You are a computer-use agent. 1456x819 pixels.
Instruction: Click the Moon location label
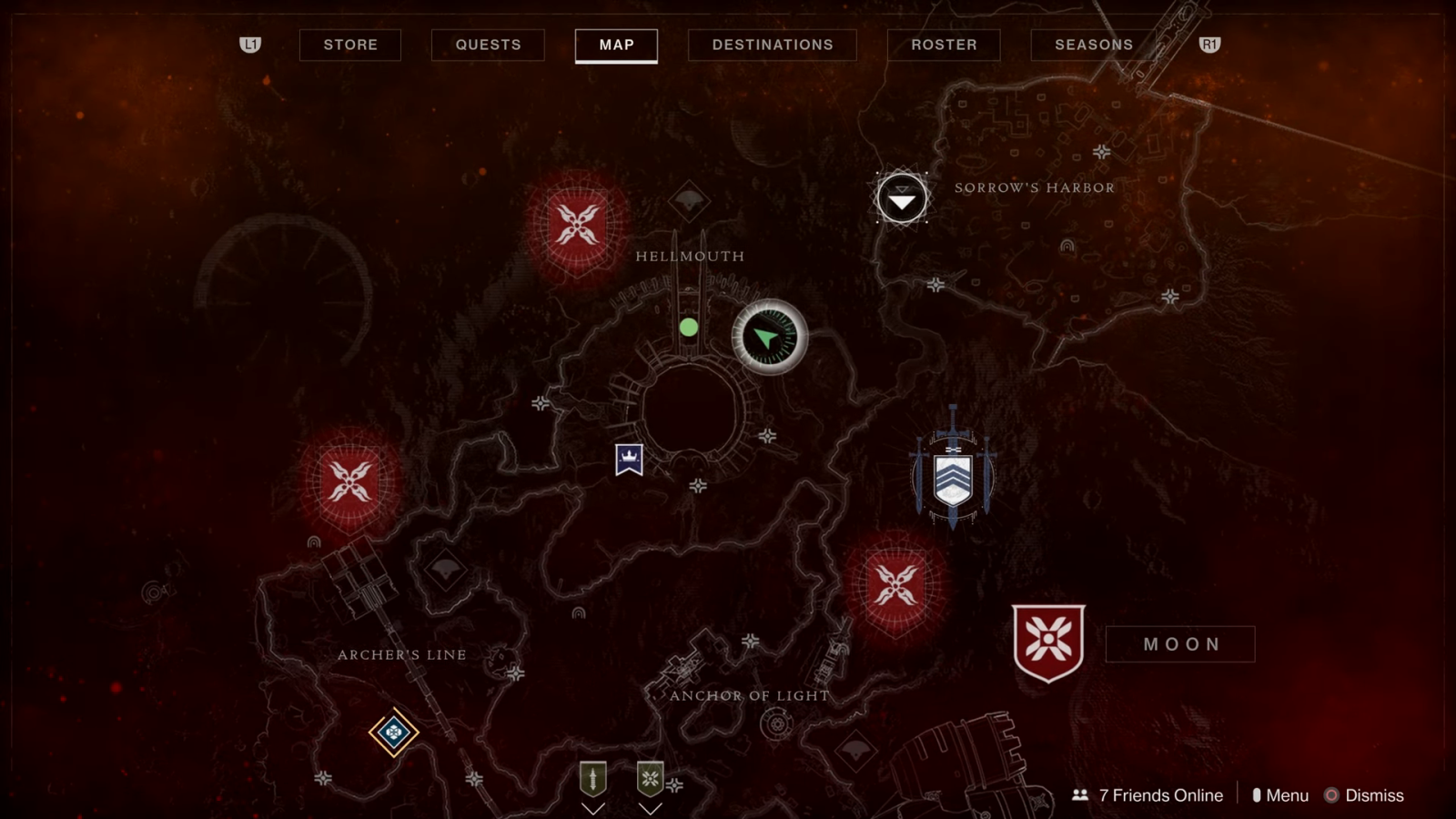1180,644
